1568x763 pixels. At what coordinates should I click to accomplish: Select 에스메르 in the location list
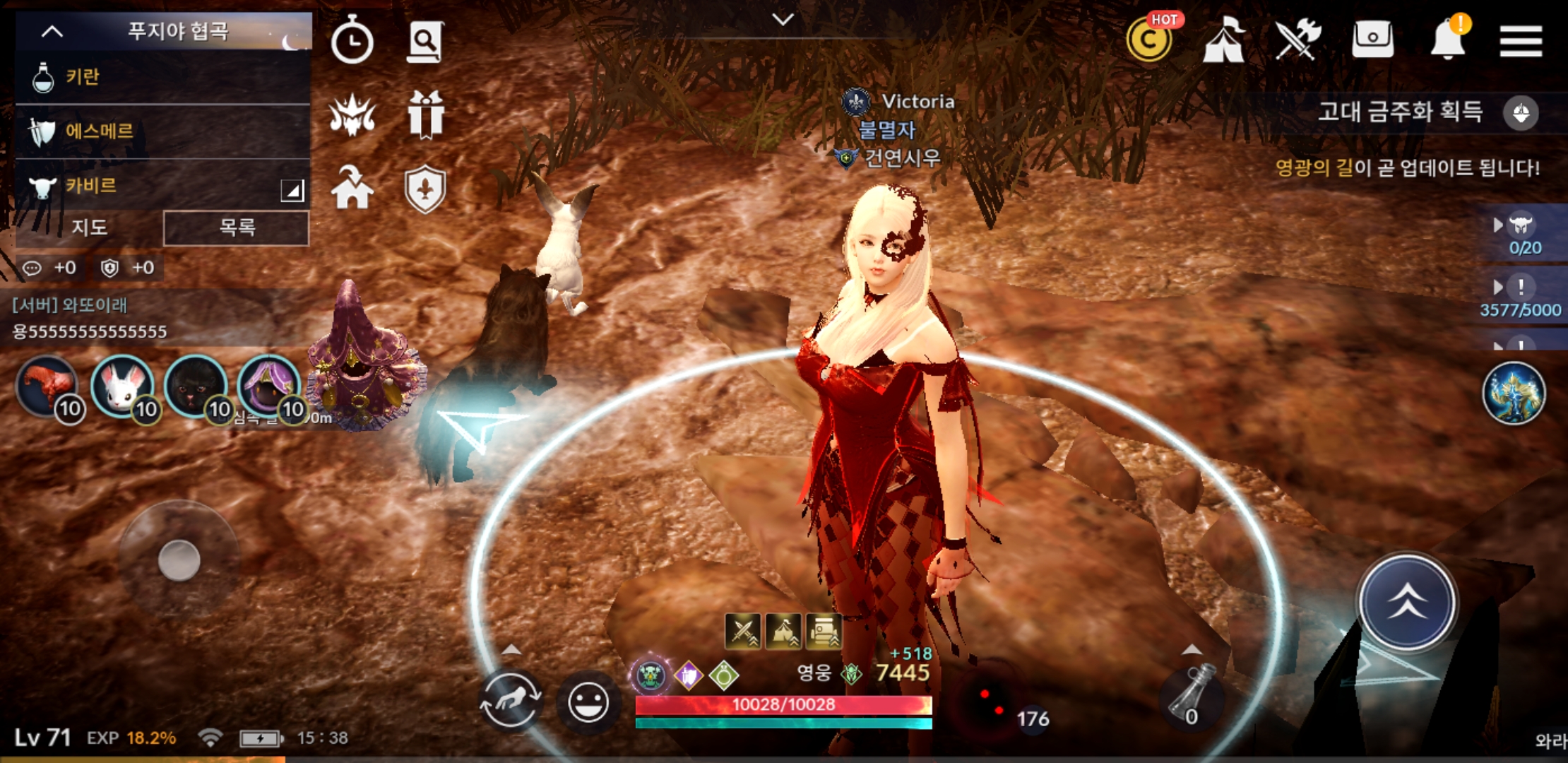pos(162,131)
